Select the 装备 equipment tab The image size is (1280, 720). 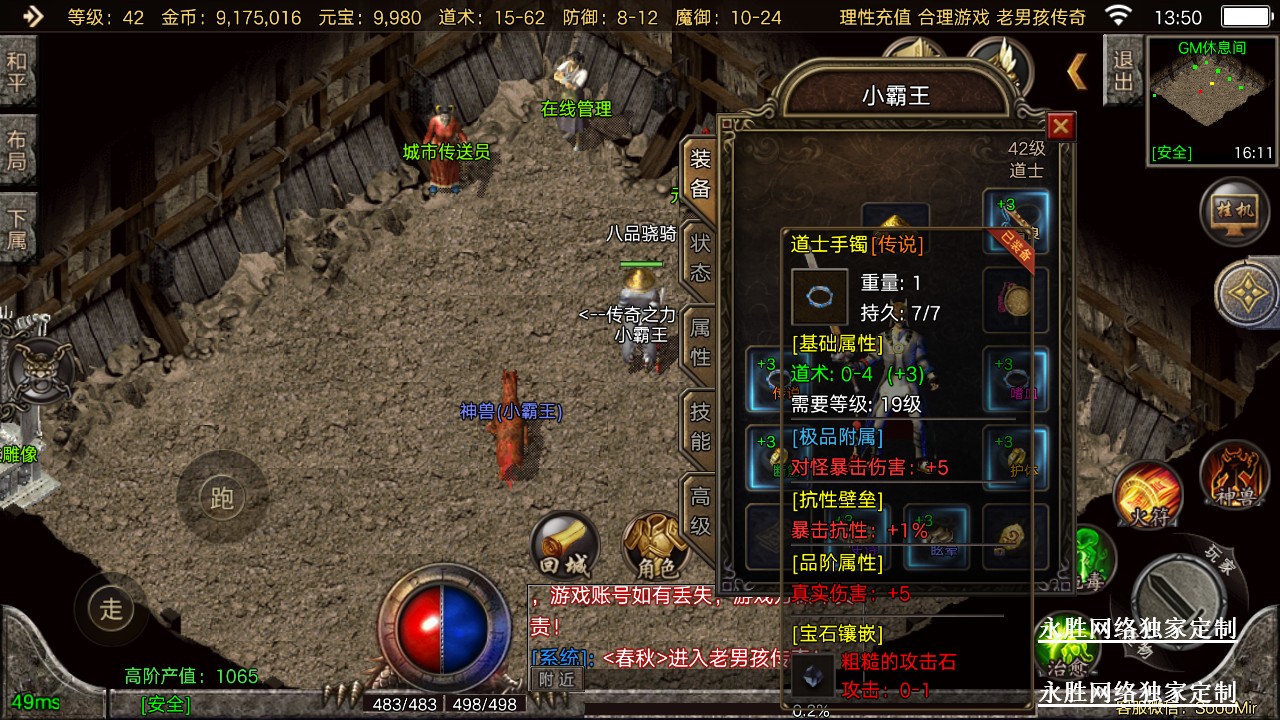pos(700,174)
